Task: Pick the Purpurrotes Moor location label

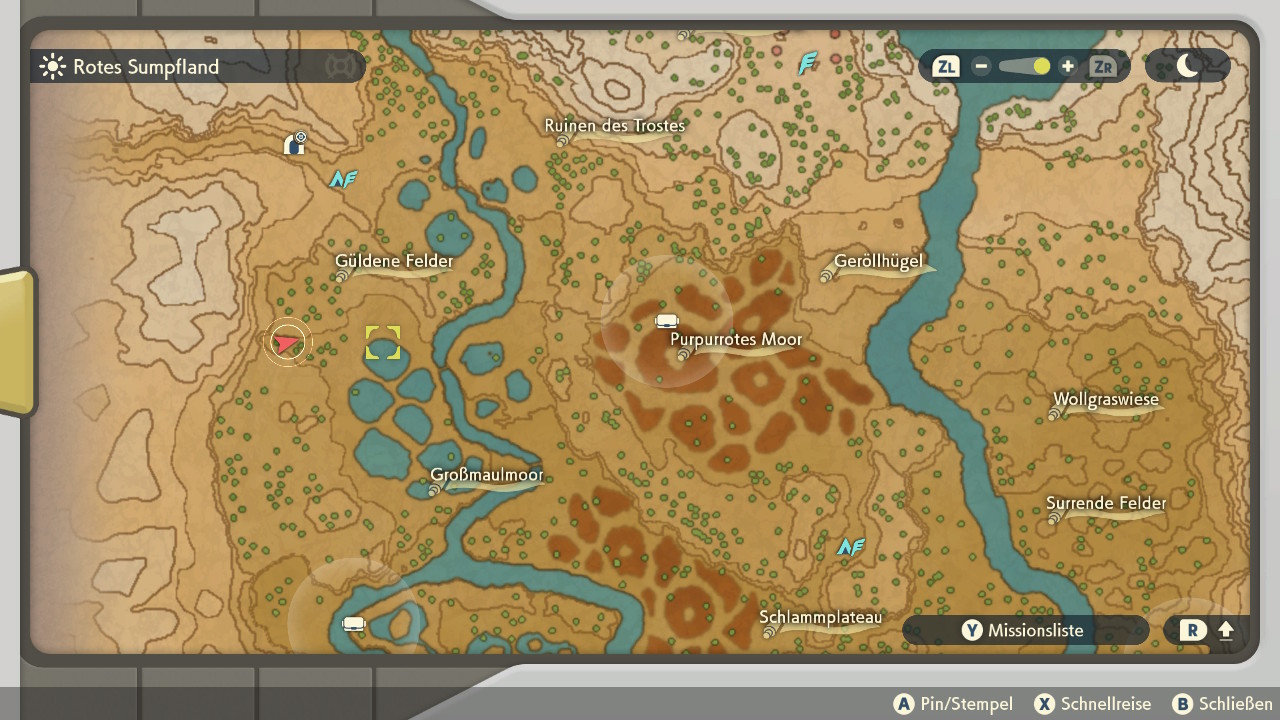Action: 736,340
